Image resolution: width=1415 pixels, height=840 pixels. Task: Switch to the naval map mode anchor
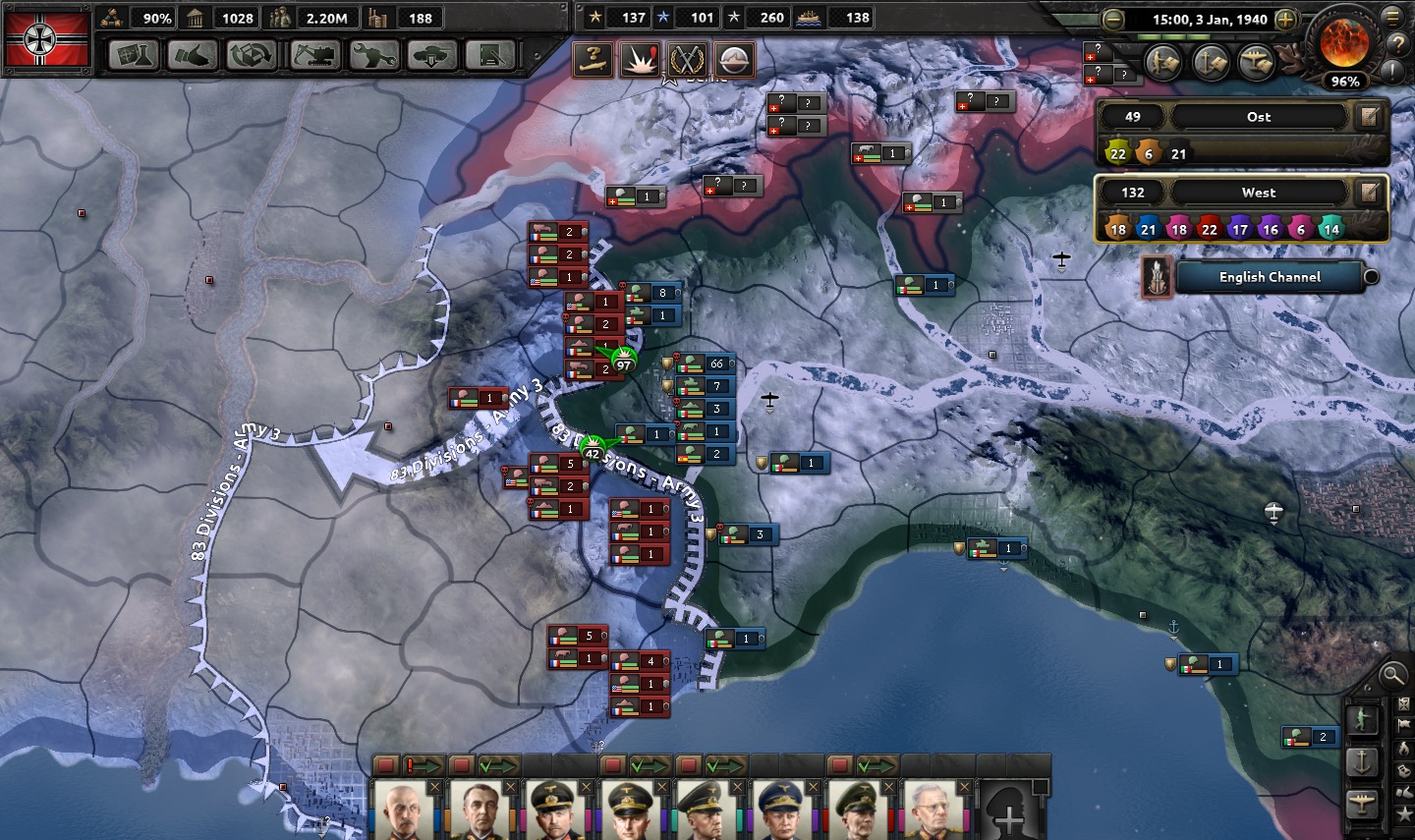1362,761
